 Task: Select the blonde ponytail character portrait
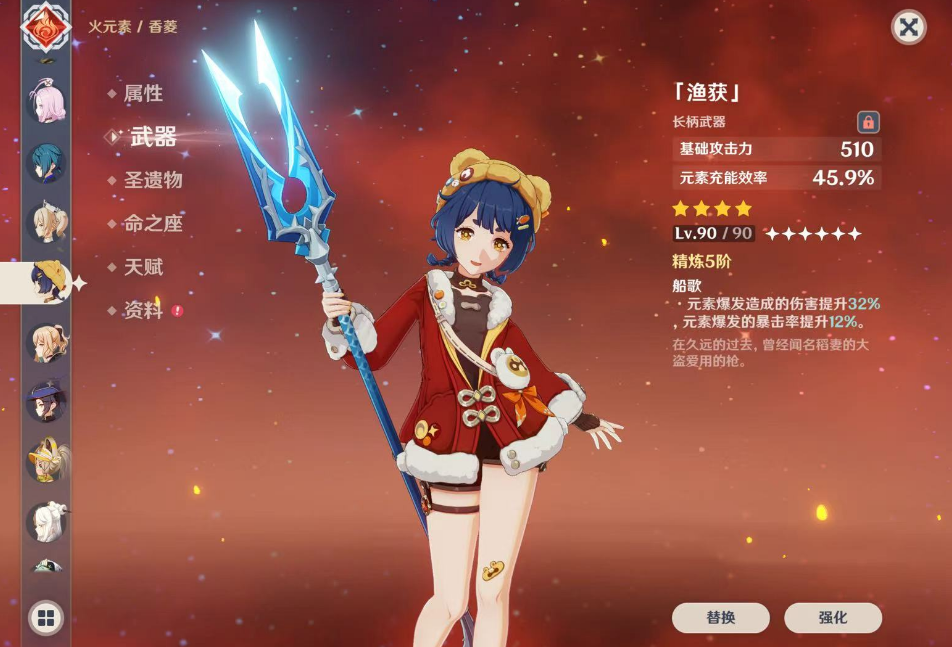(46, 223)
